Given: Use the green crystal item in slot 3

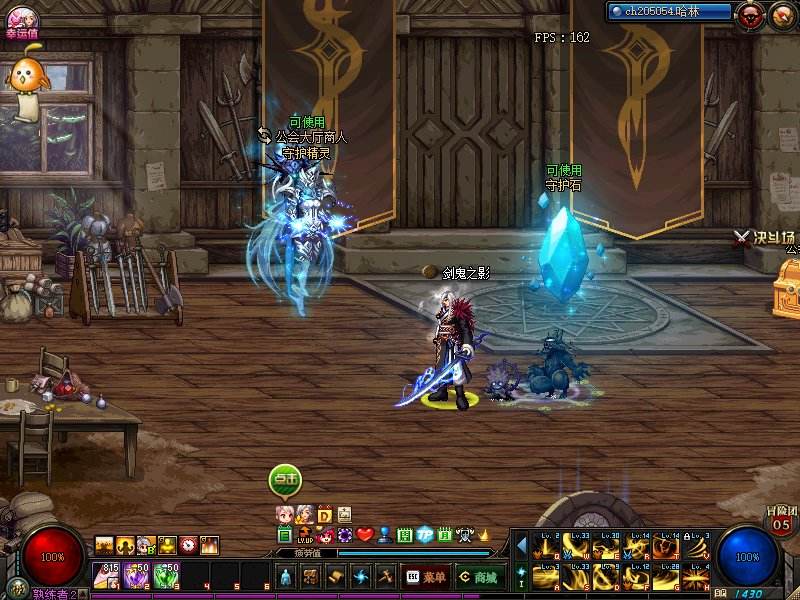Looking at the screenshot, I should (167, 575).
